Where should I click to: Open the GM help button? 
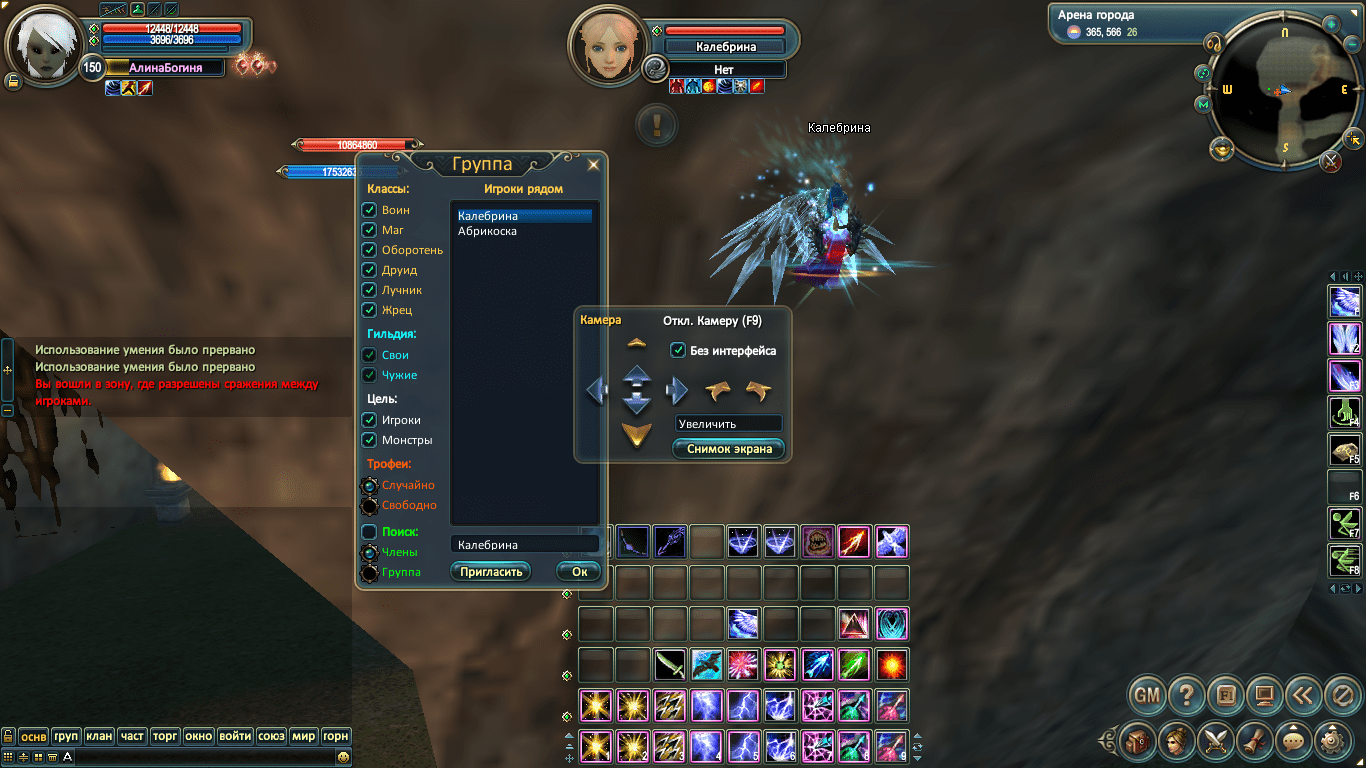click(x=1147, y=693)
